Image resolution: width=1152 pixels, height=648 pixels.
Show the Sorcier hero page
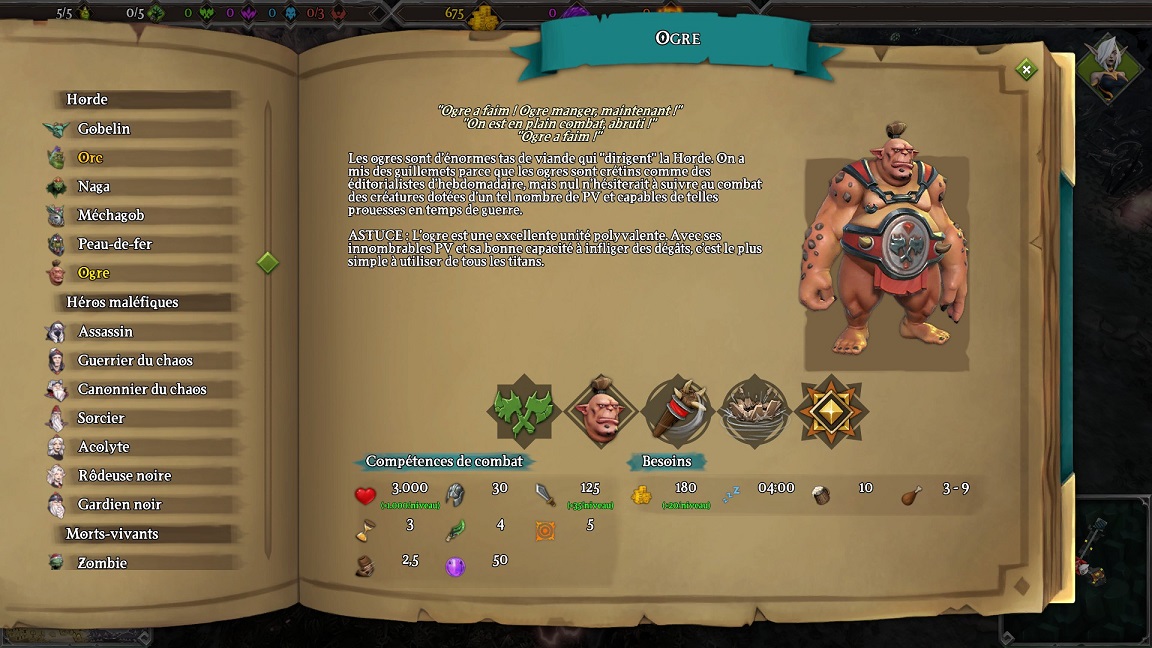point(101,418)
